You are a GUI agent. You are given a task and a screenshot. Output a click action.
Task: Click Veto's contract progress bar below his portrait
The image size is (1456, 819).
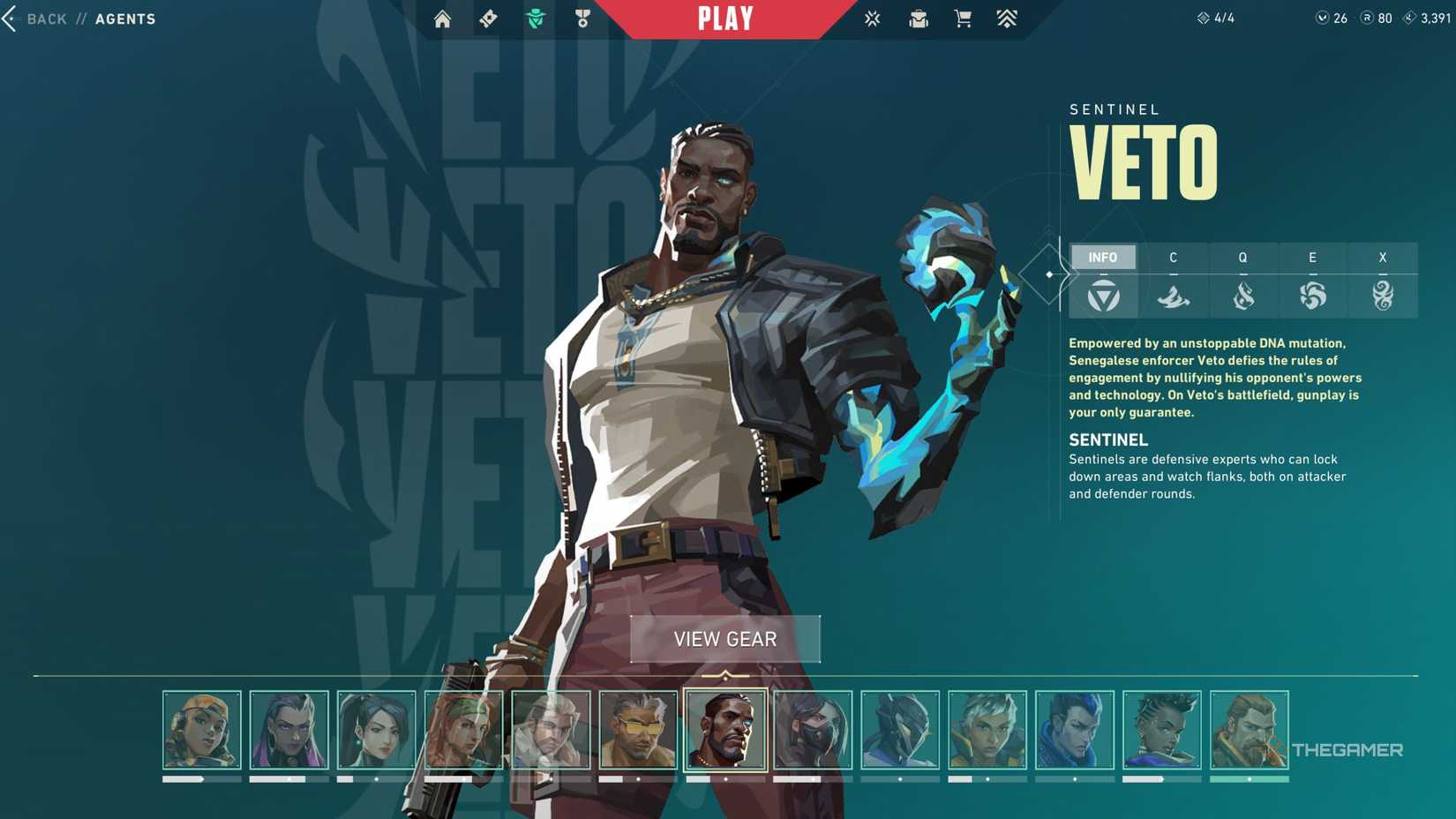click(725, 780)
